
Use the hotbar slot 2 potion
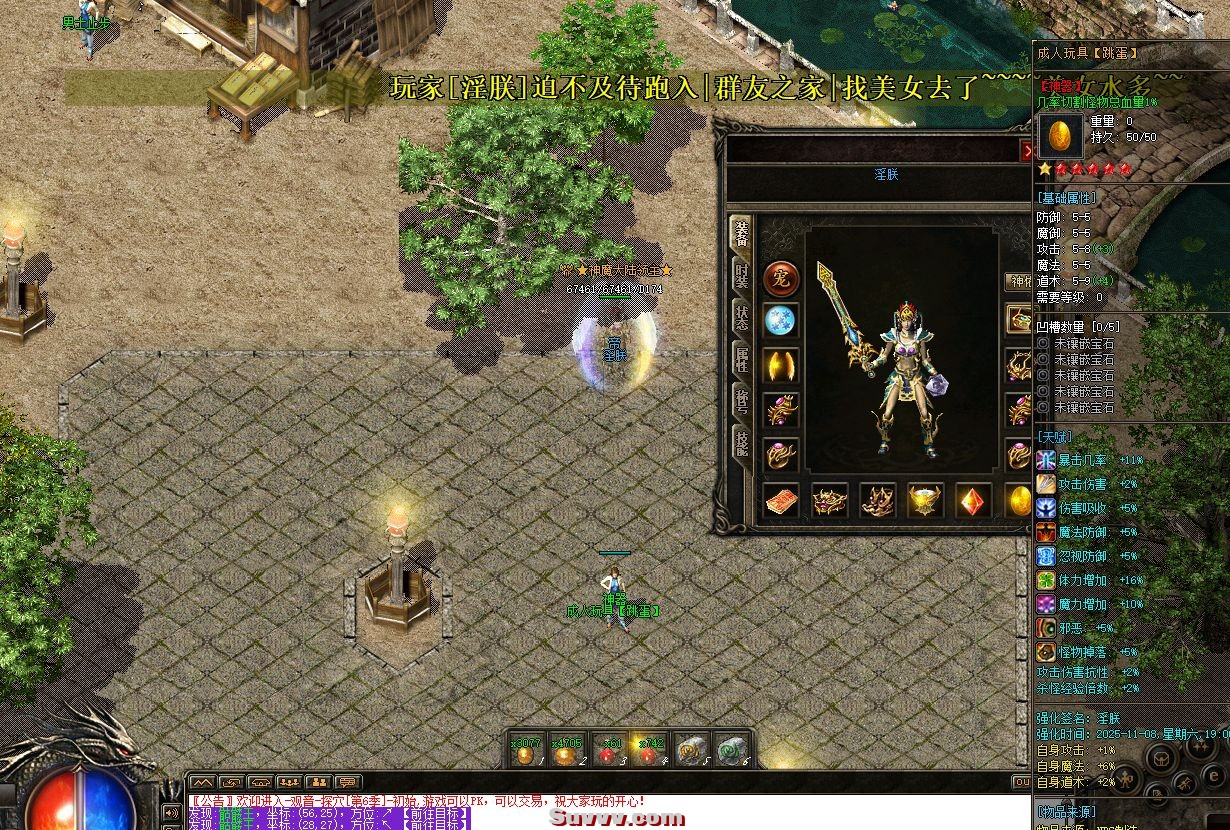pos(567,752)
